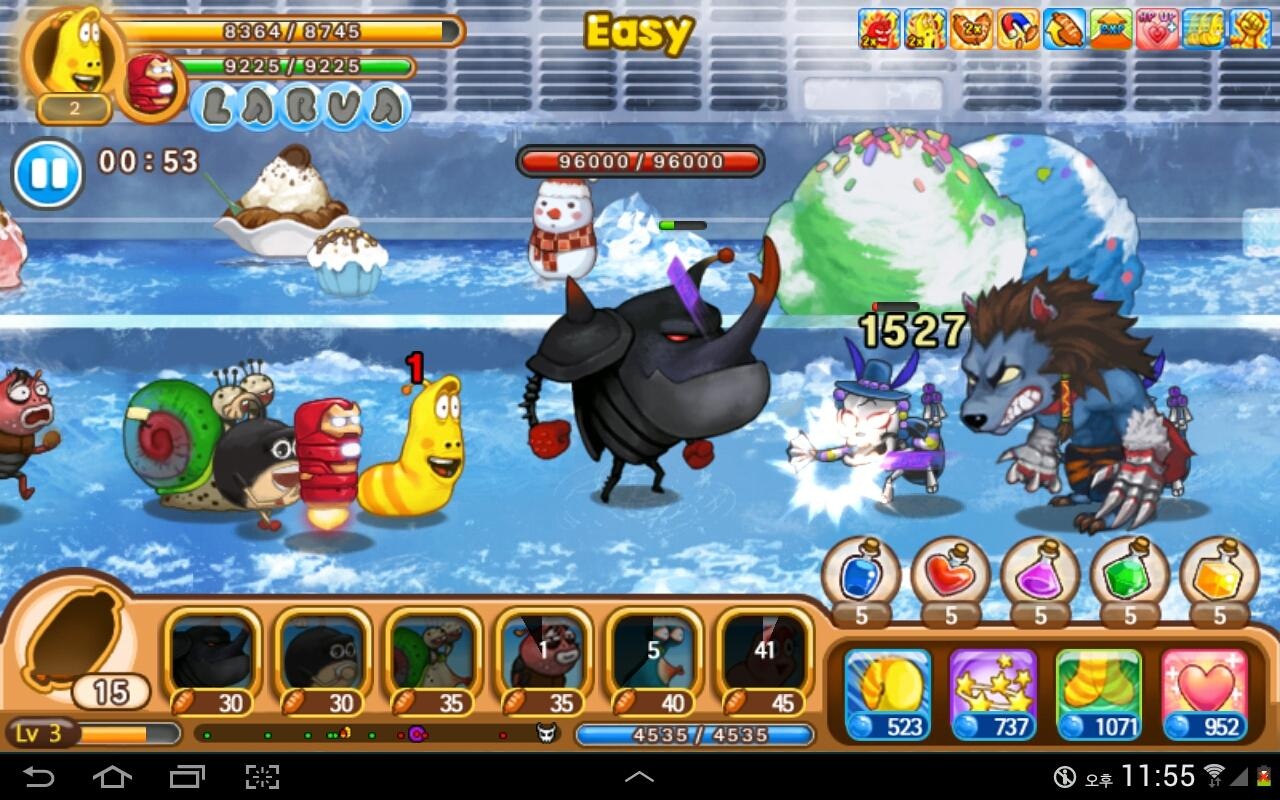The height and width of the screenshot is (800, 1280).
Task: Activate the 2x attack buff icon
Action: pyautogui.click(x=878, y=30)
